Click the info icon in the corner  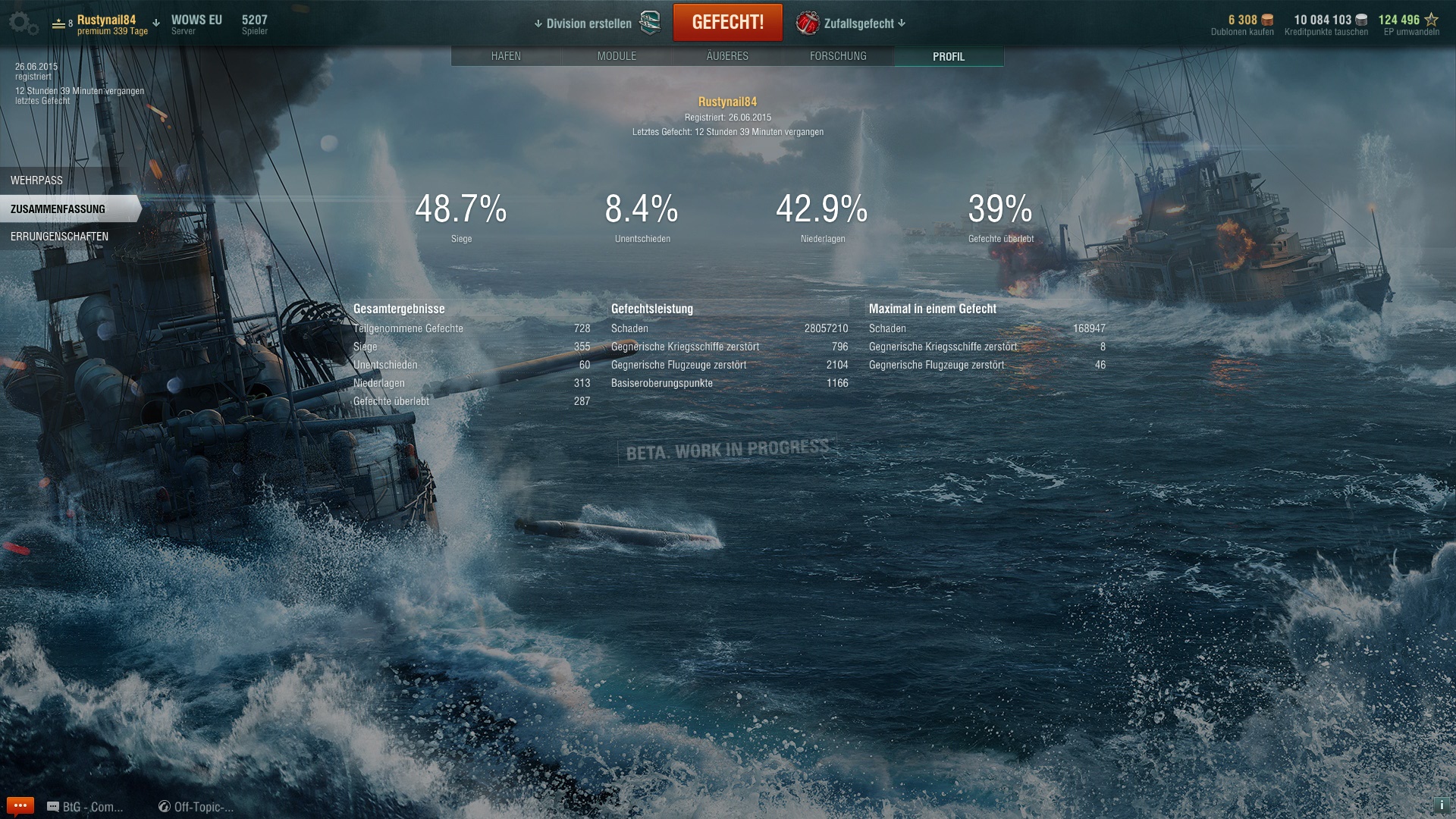[x=1442, y=805]
